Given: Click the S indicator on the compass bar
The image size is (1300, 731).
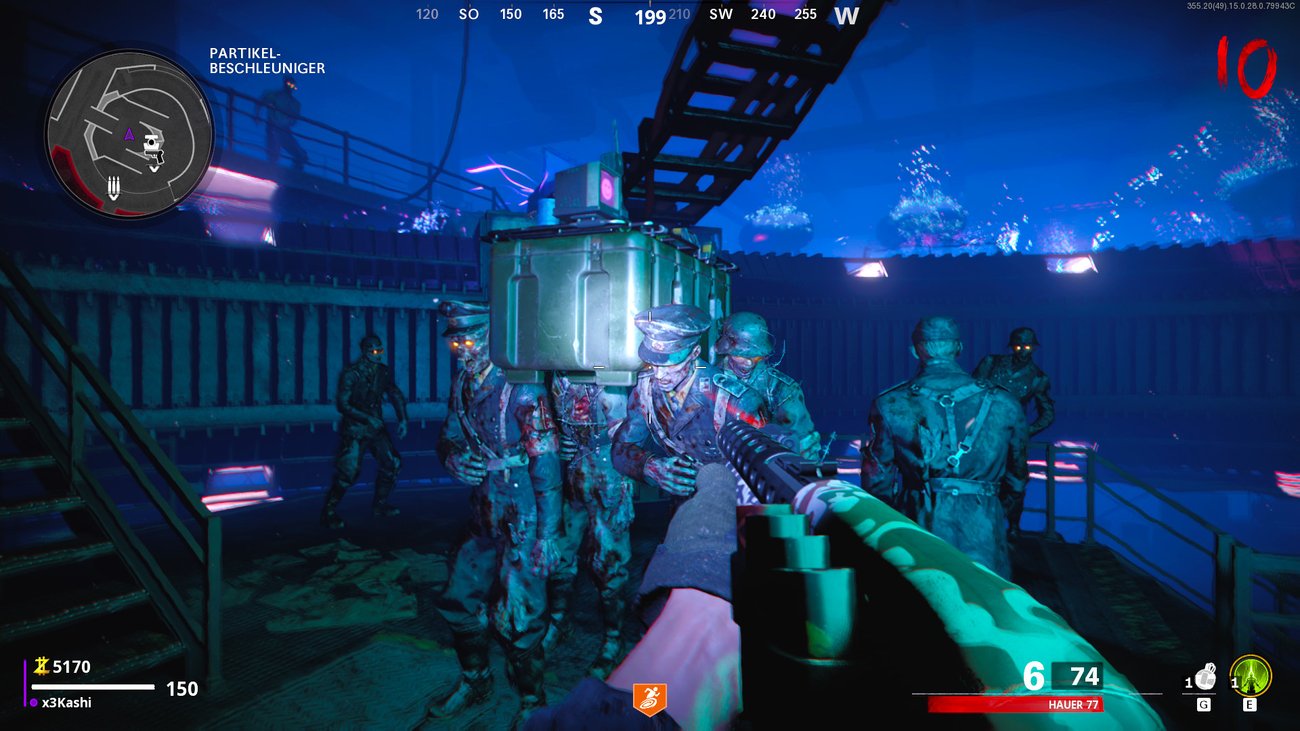Looking at the screenshot, I should tap(597, 15).
